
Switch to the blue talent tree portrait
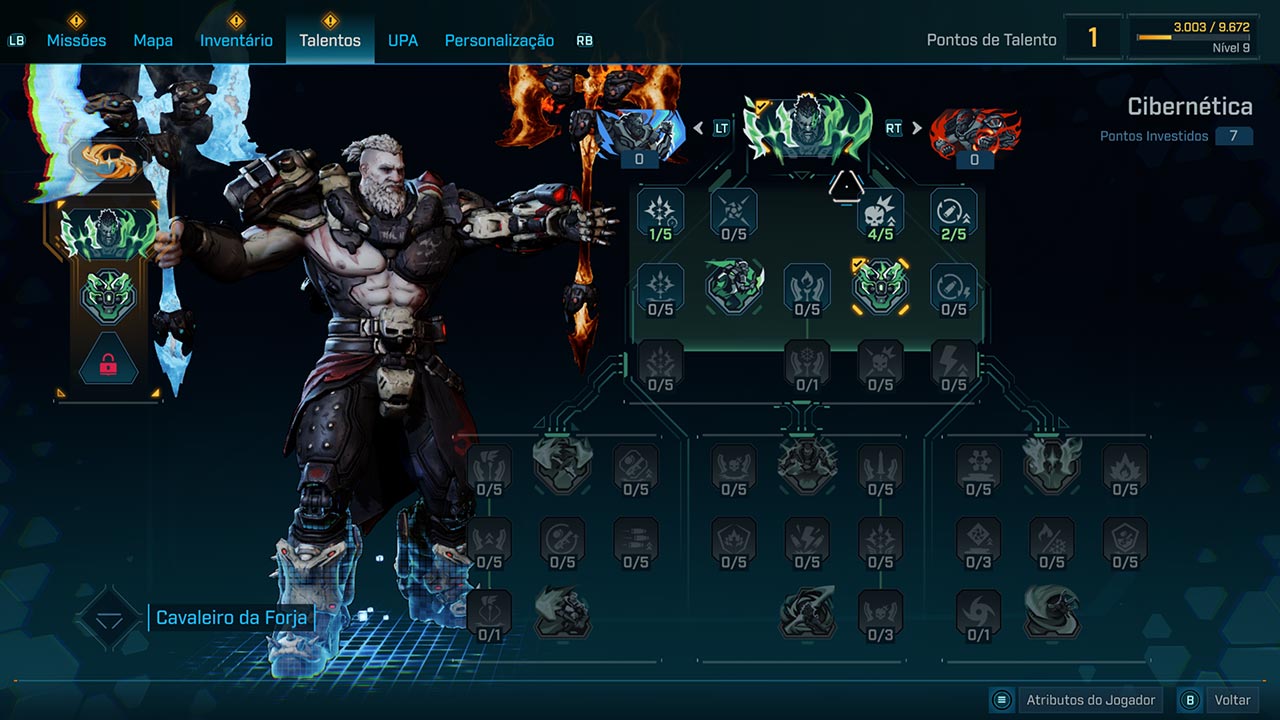(640, 132)
